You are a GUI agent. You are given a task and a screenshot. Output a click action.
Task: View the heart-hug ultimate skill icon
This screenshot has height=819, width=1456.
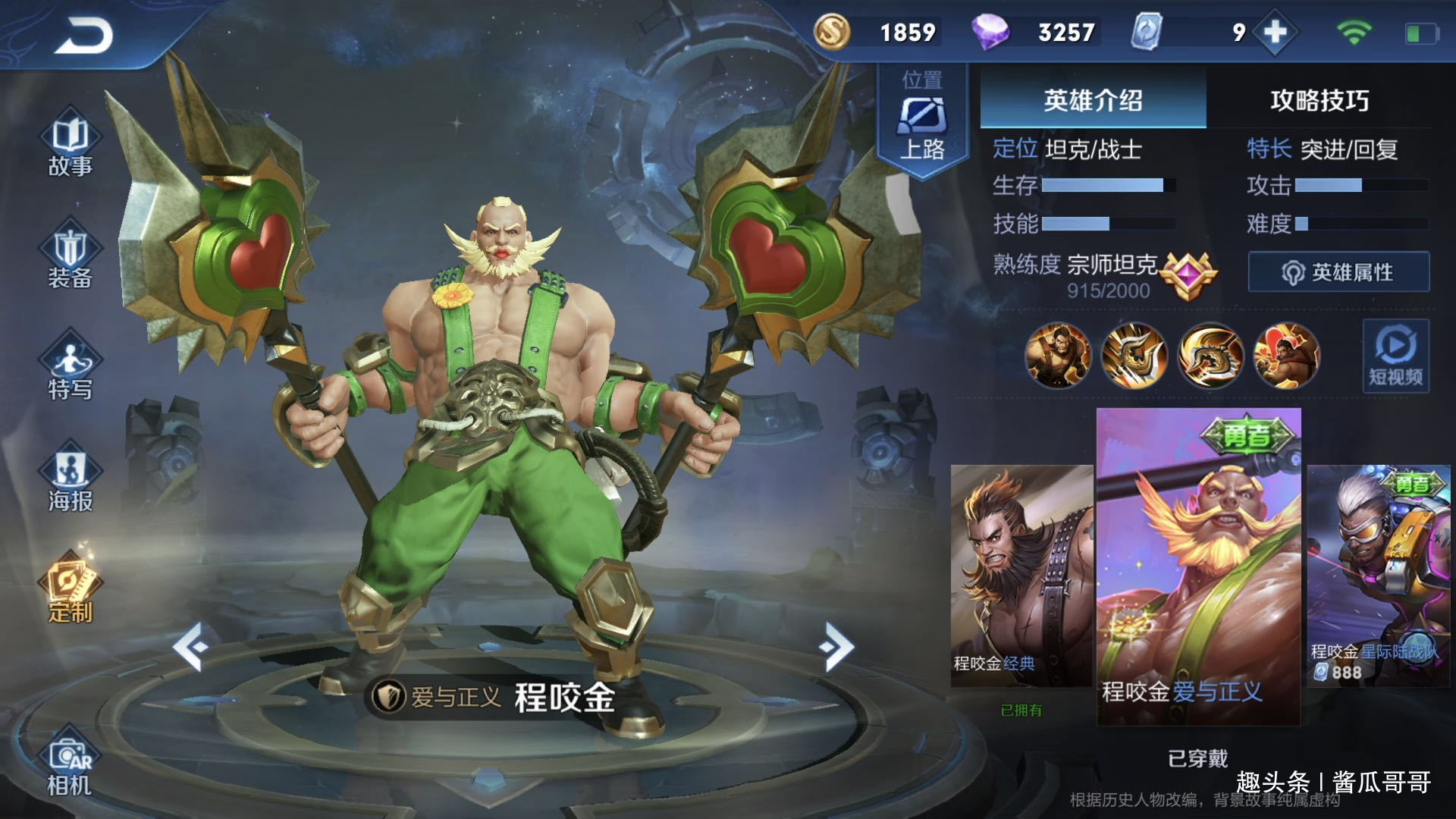point(1286,356)
